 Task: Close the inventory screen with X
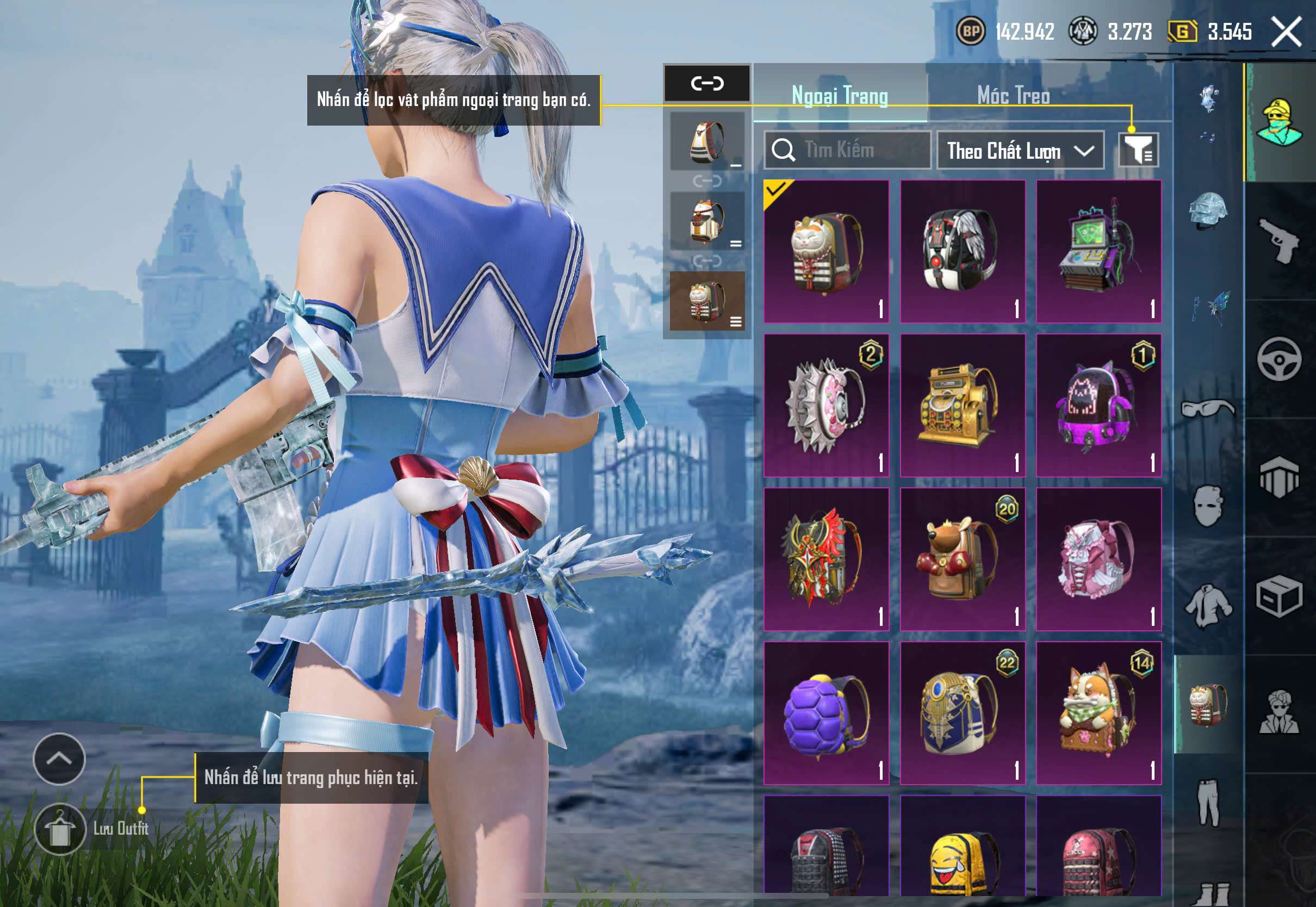point(1286,32)
